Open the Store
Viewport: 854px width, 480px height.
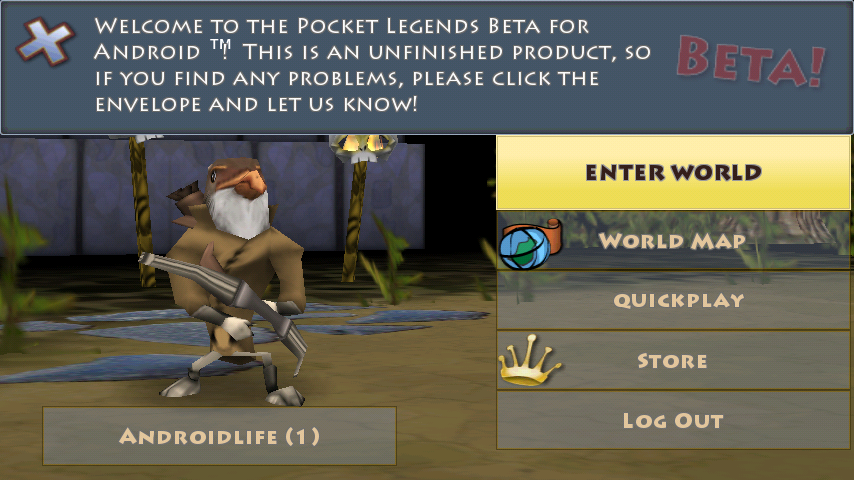(673, 360)
